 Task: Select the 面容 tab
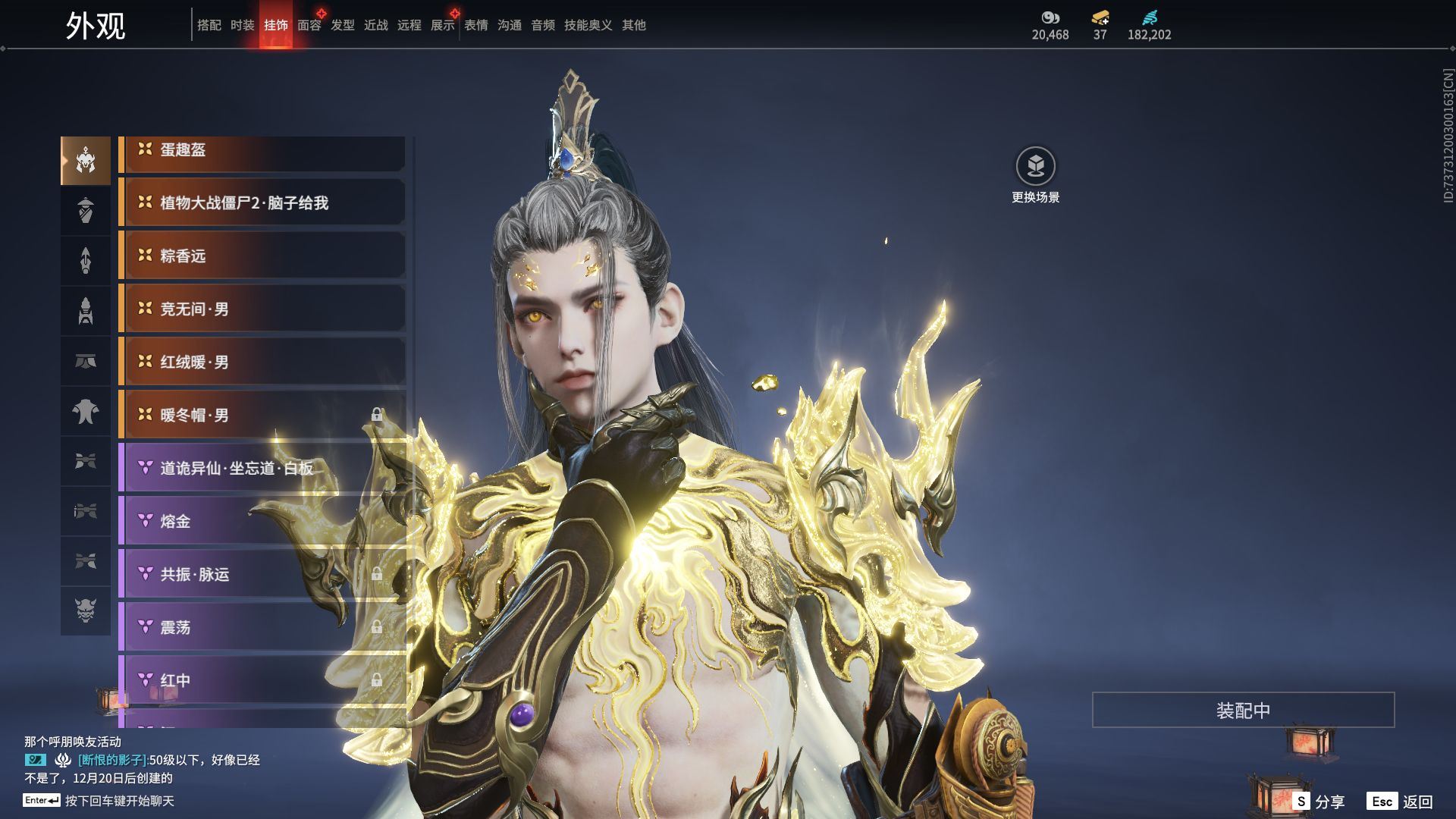pos(309,25)
